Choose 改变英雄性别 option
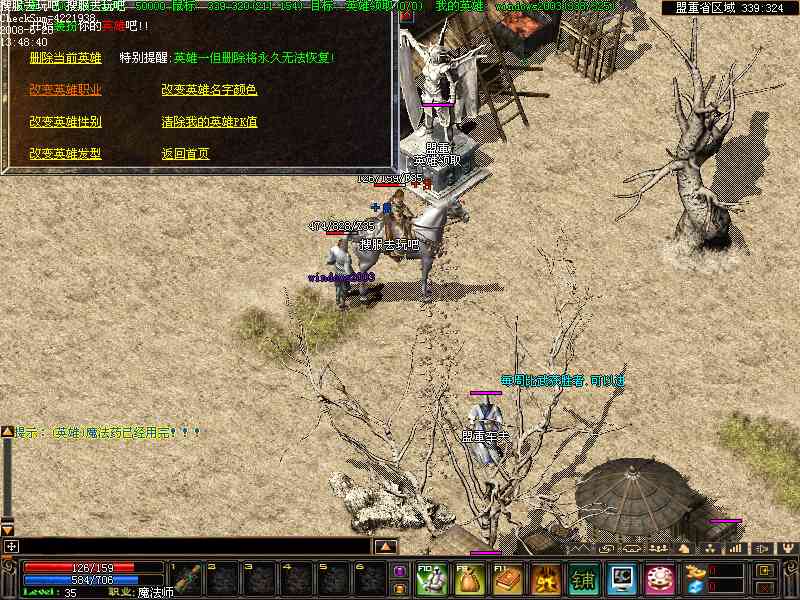800x600 pixels. tap(65, 122)
